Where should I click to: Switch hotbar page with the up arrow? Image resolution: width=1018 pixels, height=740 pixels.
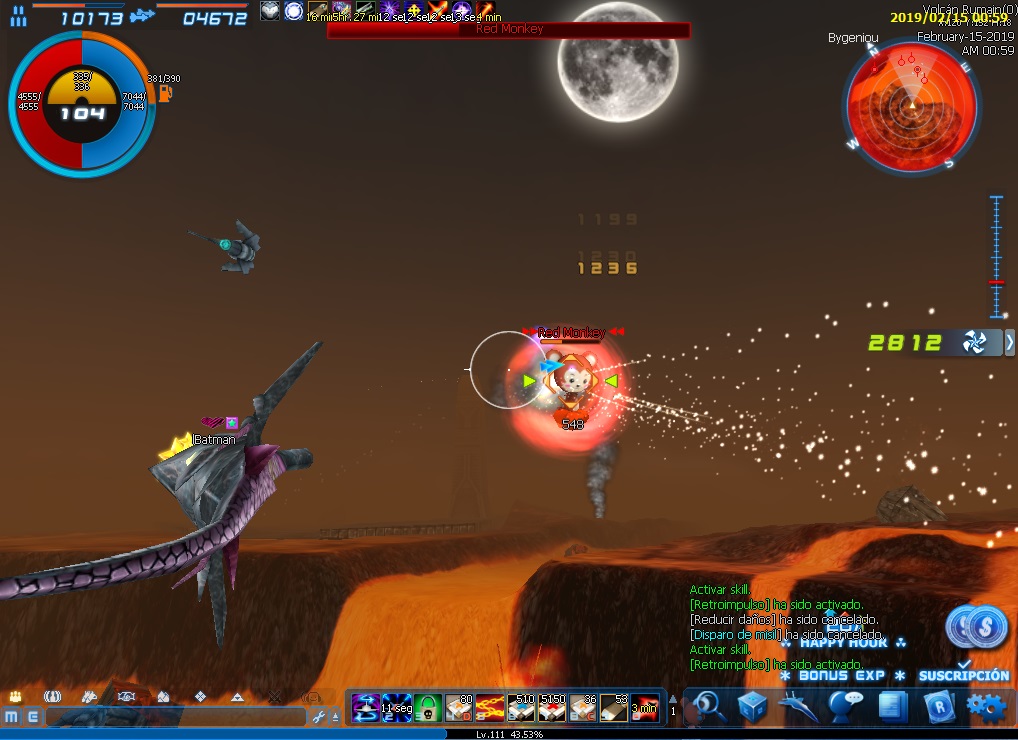tap(672, 700)
